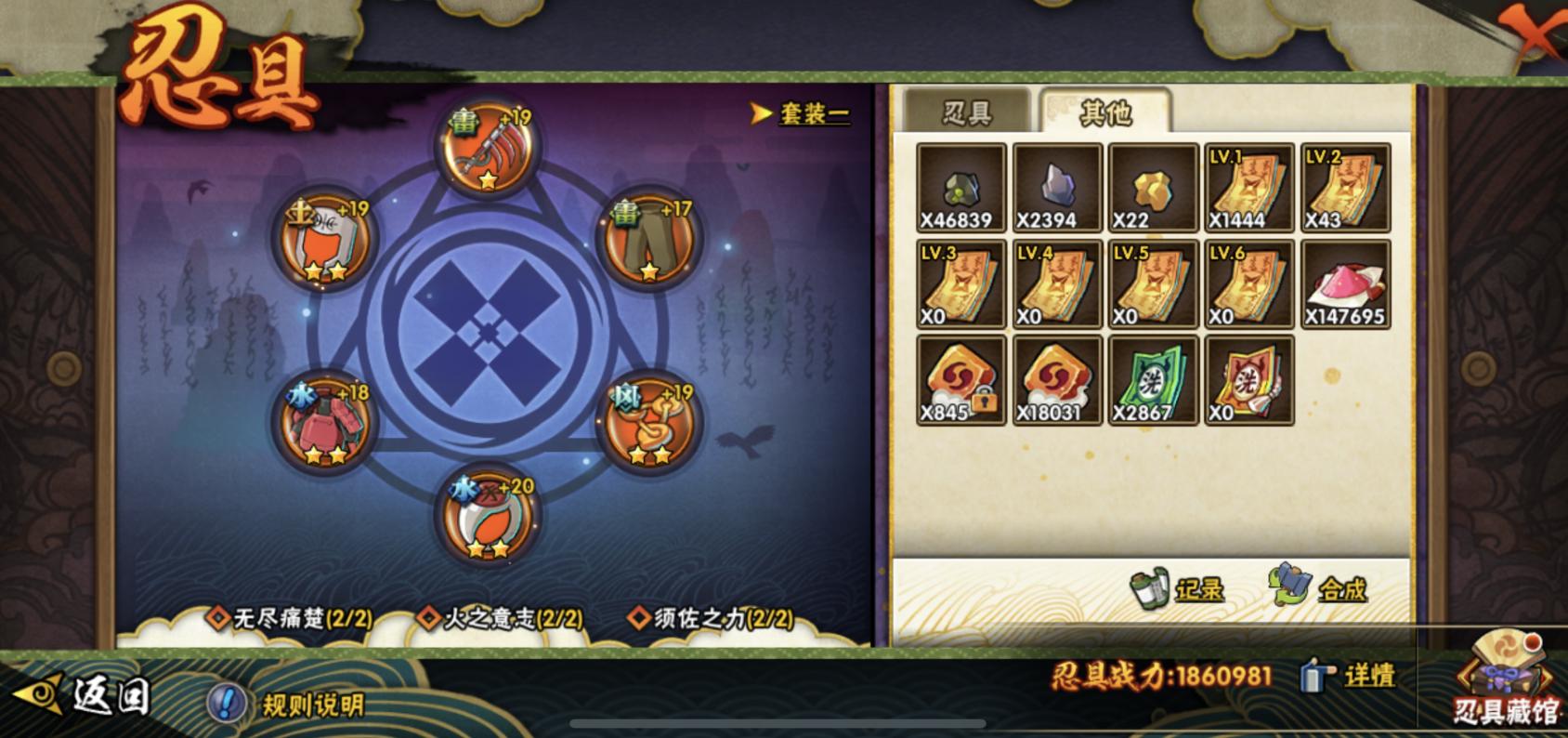
Task: Switch to the 其他 tab
Action: pyautogui.click(x=1107, y=111)
